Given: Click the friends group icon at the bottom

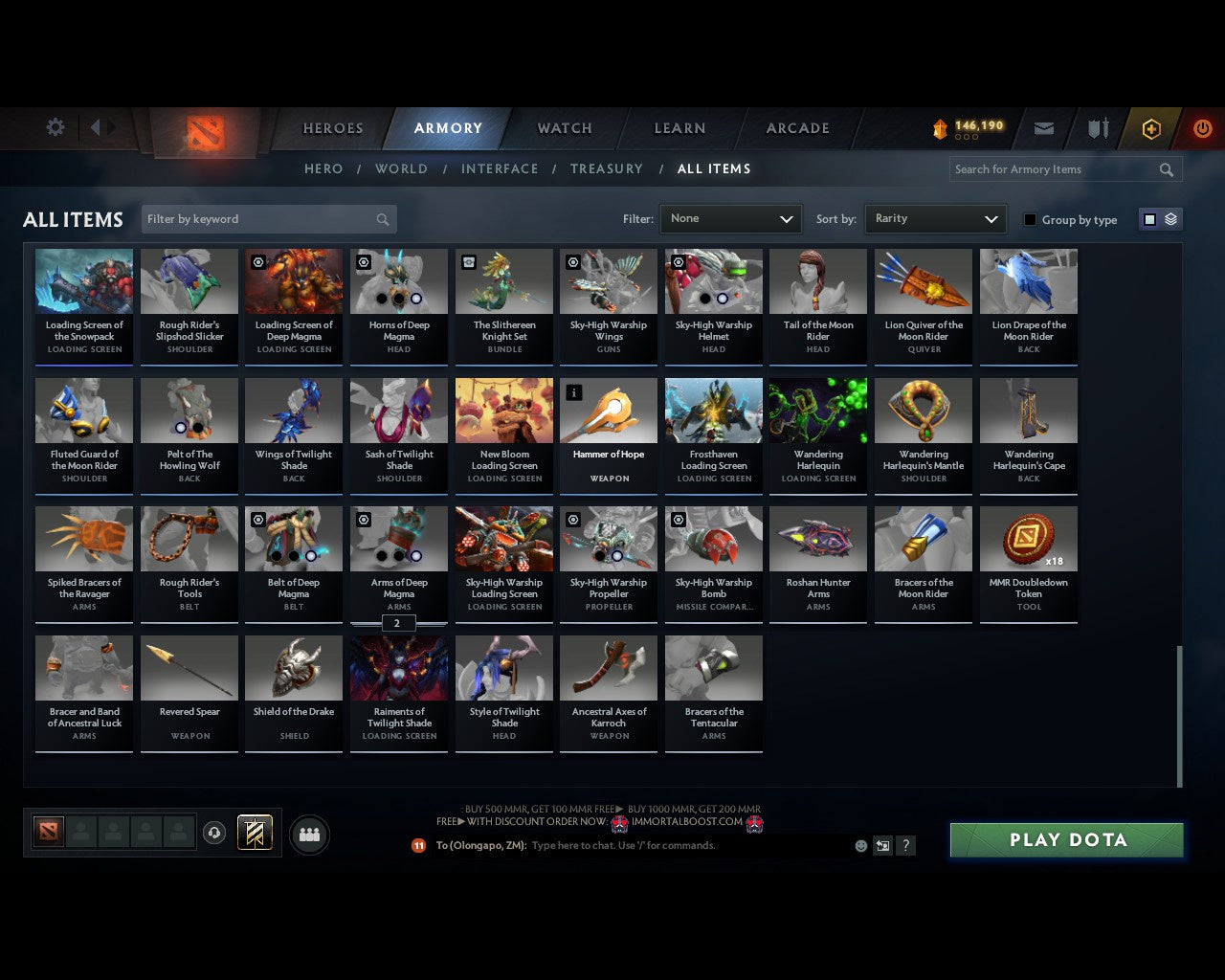Looking at the screenshot, I should pyautogui.click(x=308, y=834).
